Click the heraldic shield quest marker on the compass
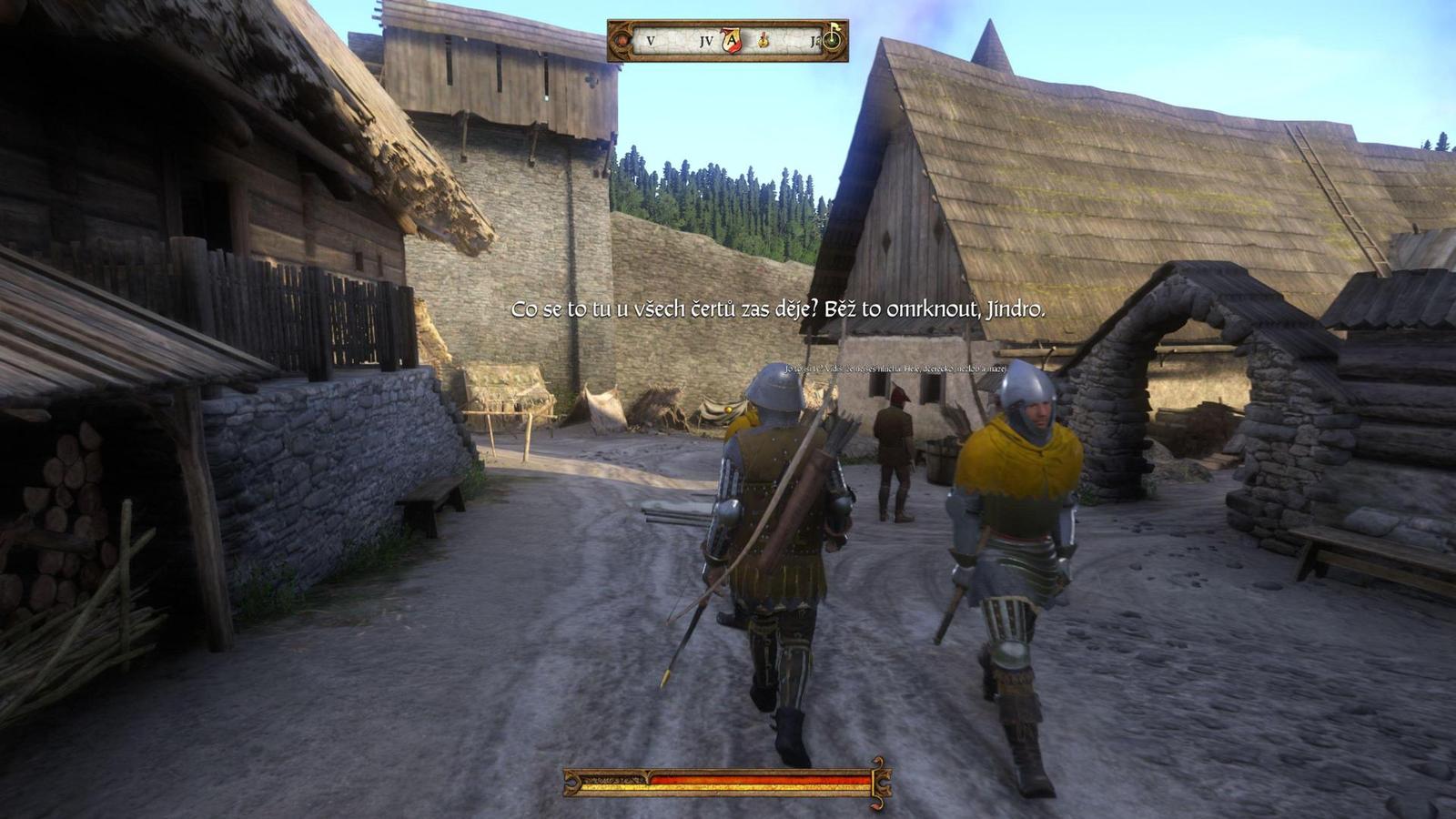Image resolution: width=1456 pixels, height=819 pixels. pos(731,40)
